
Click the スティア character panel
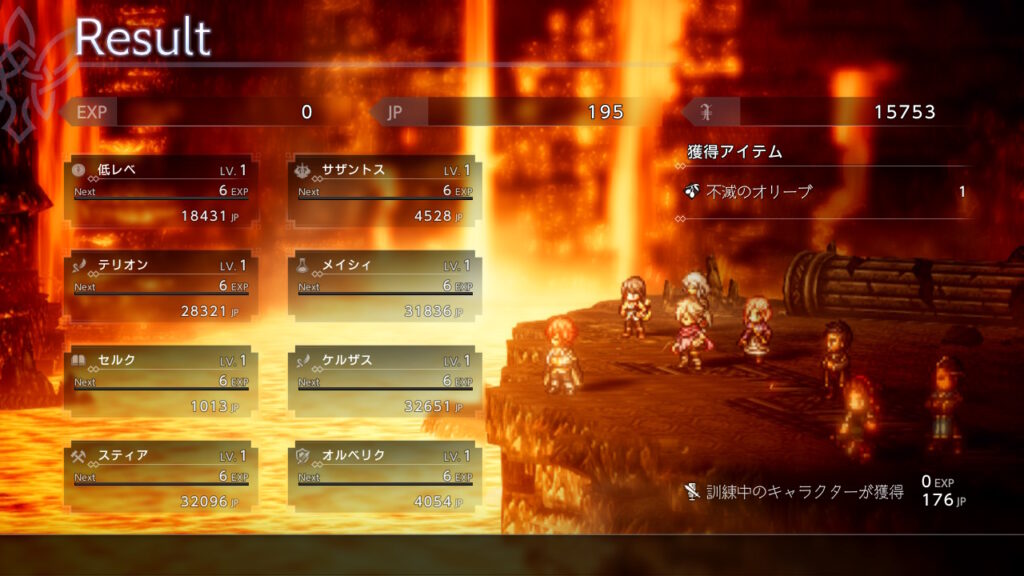pyautogui.click(x=161, y=477)
